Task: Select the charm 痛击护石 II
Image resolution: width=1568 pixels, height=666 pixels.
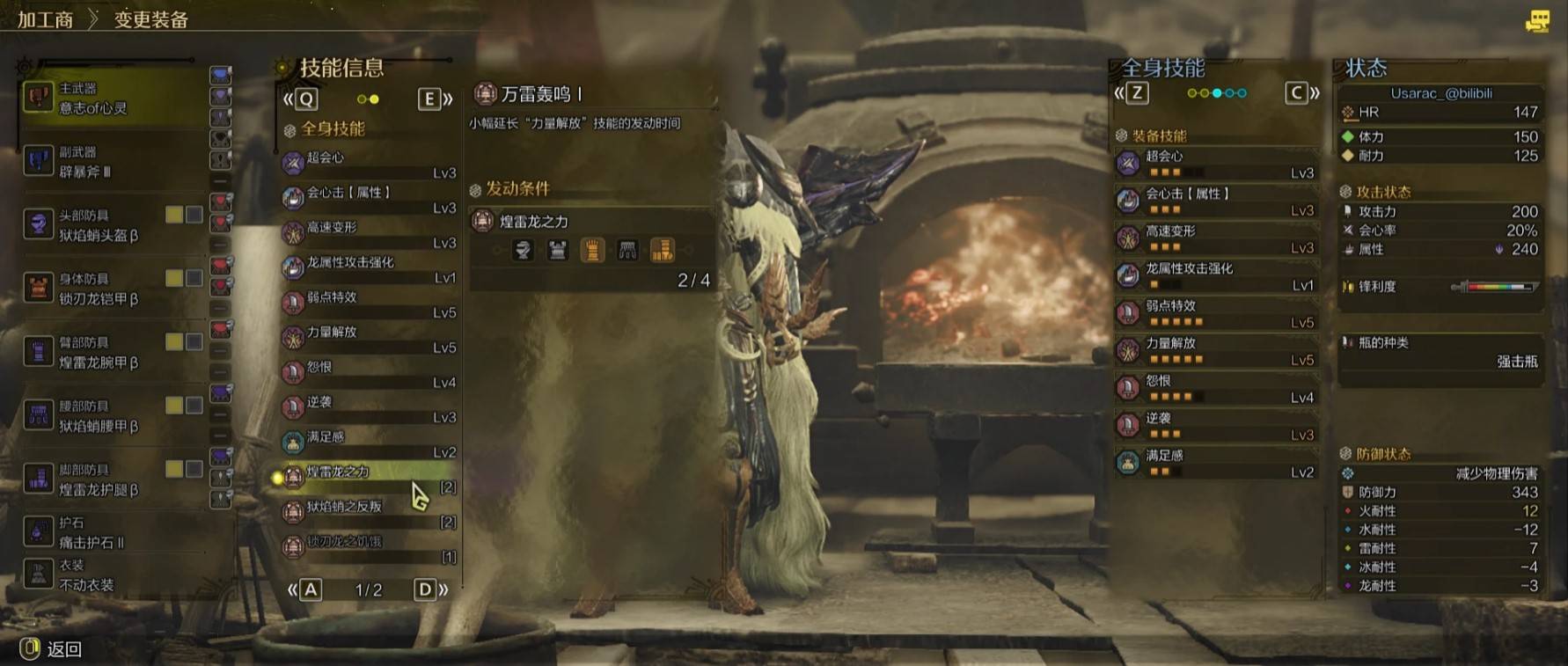Action: [97, 532]
